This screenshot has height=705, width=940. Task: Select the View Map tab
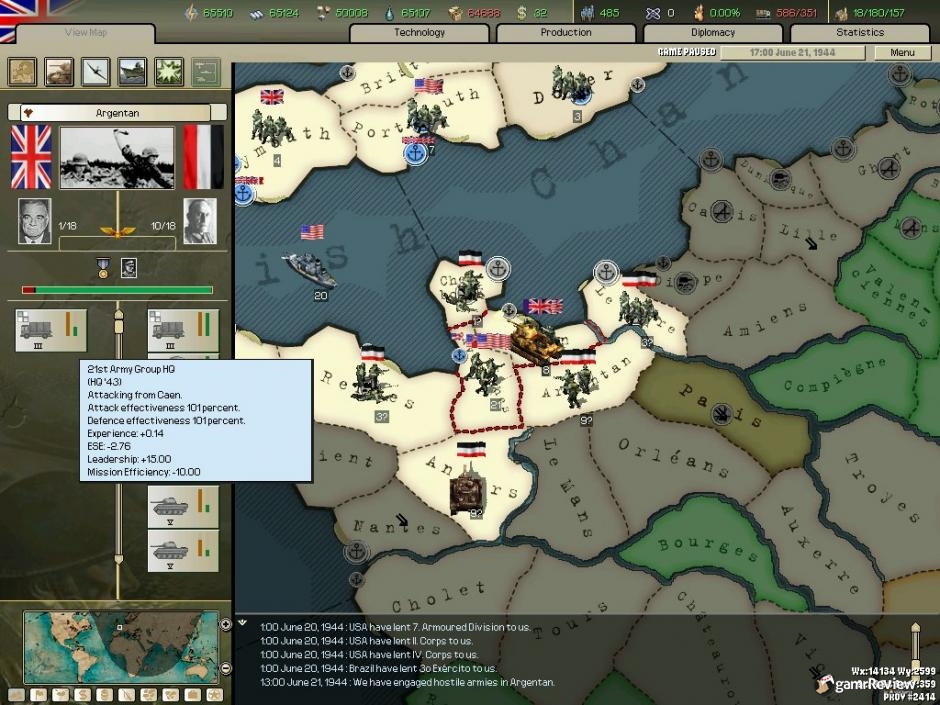85,33
